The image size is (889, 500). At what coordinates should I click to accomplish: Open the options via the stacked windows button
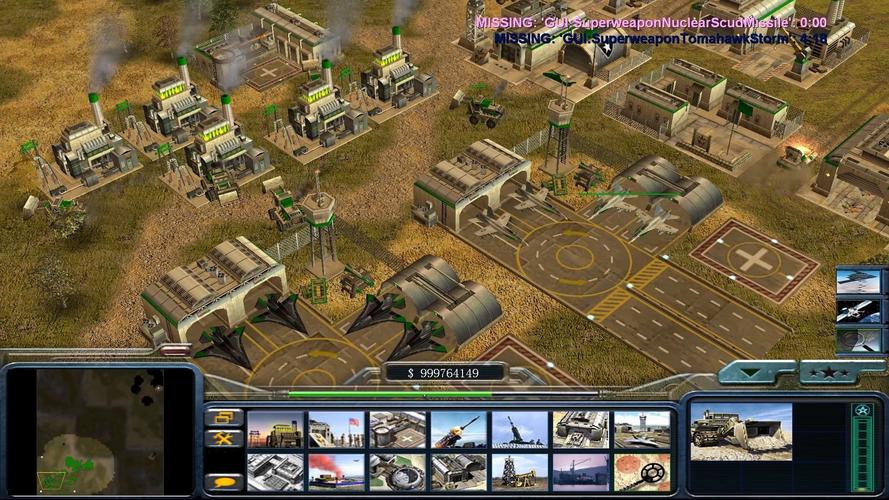(x=224, y=417)
